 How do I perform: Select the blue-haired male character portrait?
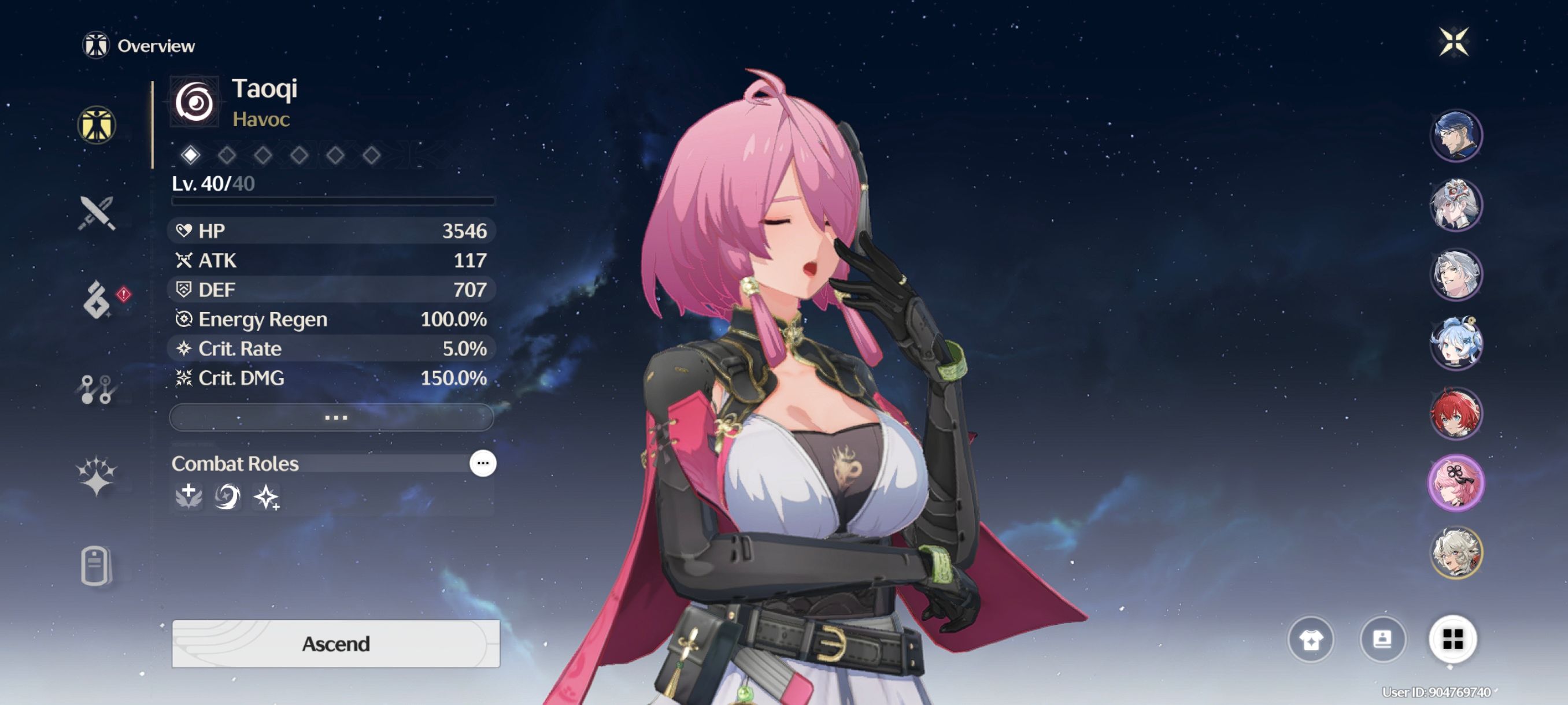coord(1455,136)
